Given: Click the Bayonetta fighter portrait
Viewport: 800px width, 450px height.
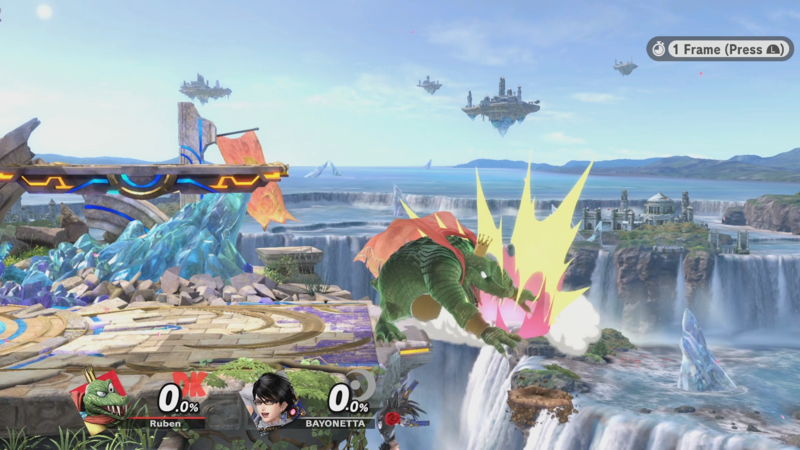Looking at the screenshot, I should click(275, 398).
